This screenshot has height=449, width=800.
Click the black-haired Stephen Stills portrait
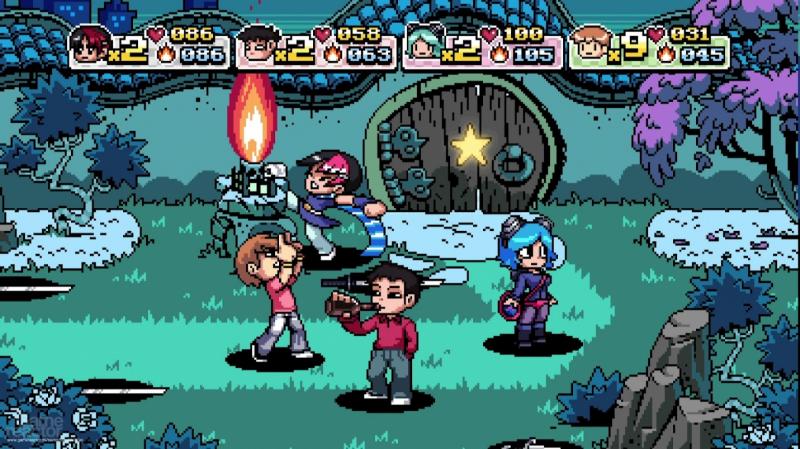click(x=258, y=45)
